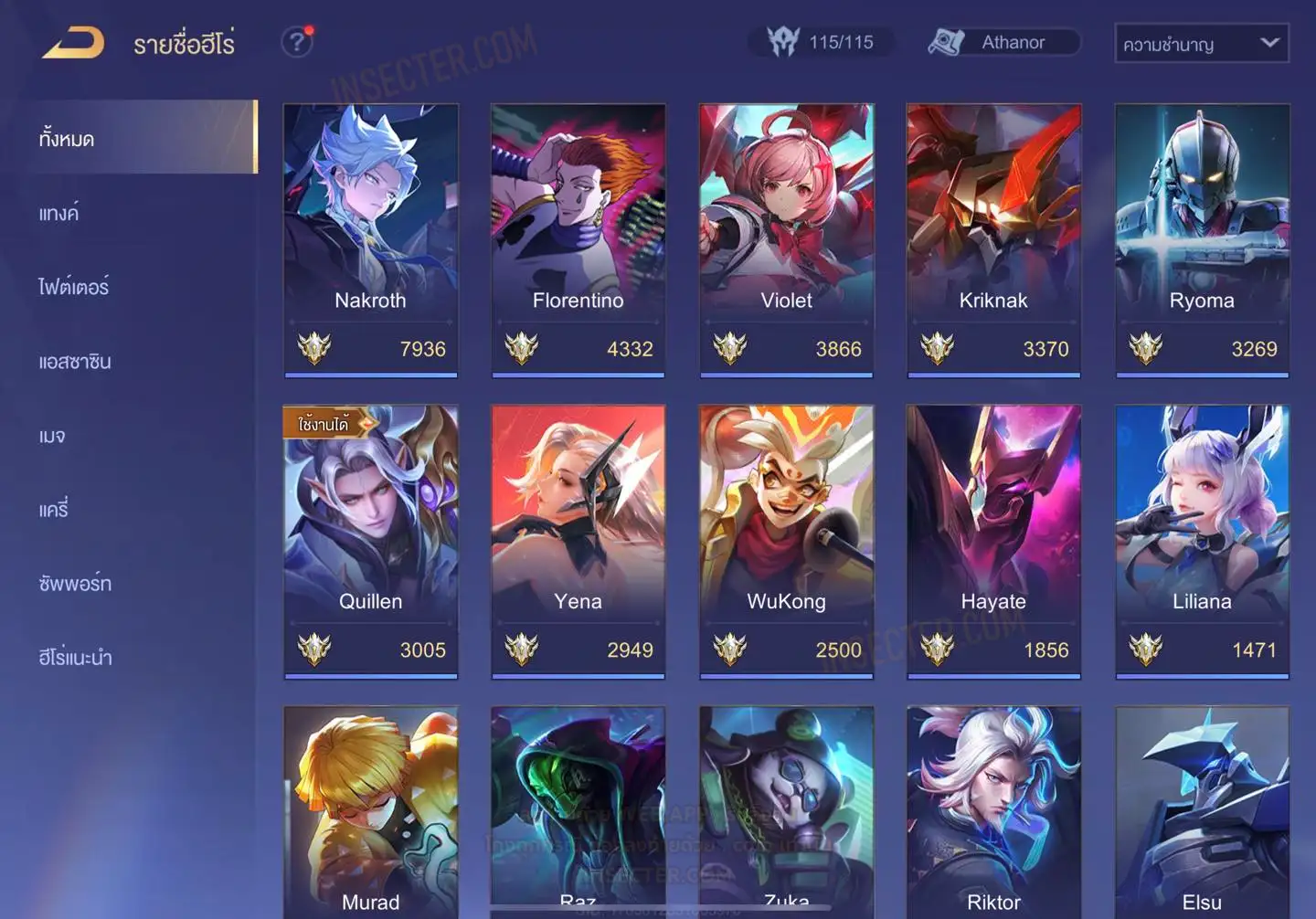
Task: Show the แอสซาซิน hero category
Action: tap(75, 362)
